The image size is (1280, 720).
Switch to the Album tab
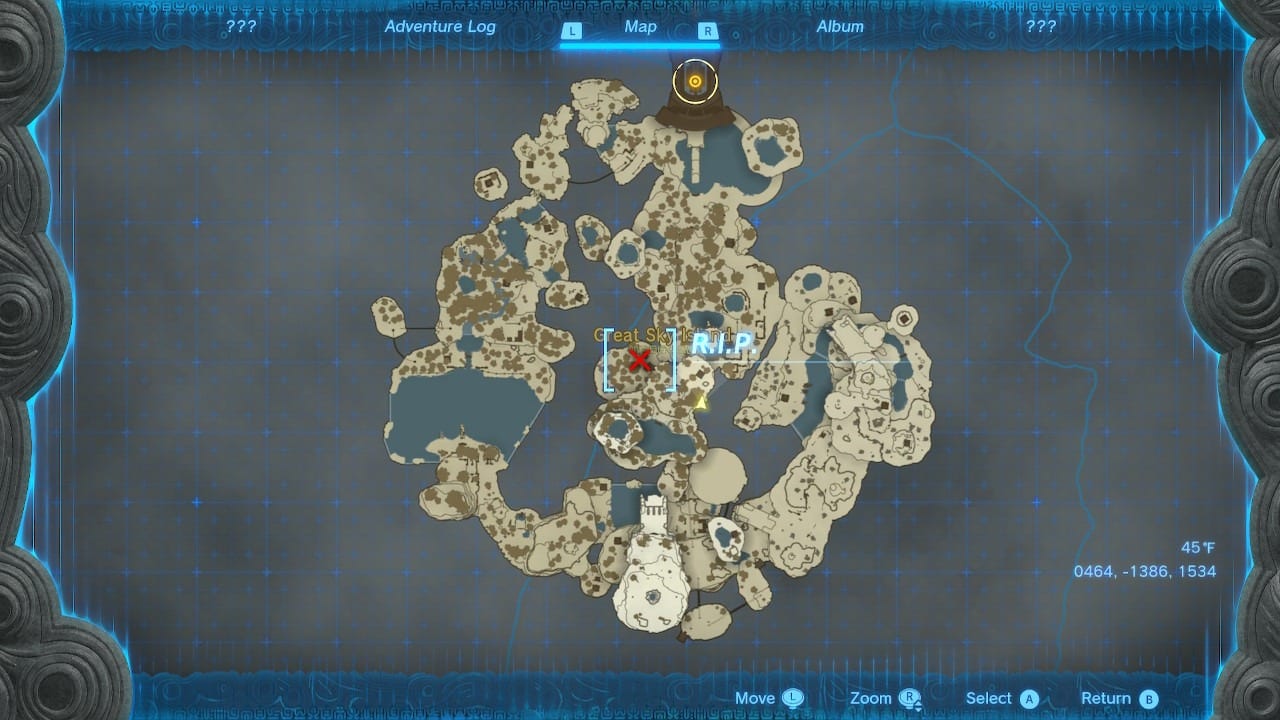coord(839,27)
